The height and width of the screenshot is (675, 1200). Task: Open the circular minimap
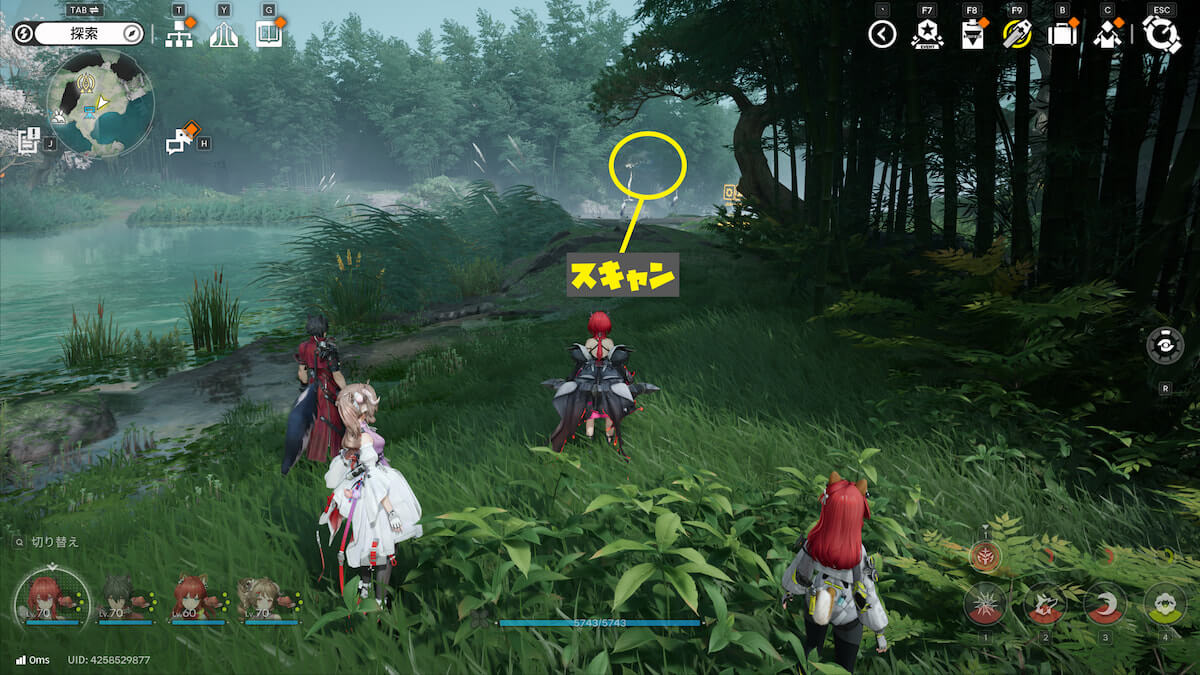(x=100, y=102)
